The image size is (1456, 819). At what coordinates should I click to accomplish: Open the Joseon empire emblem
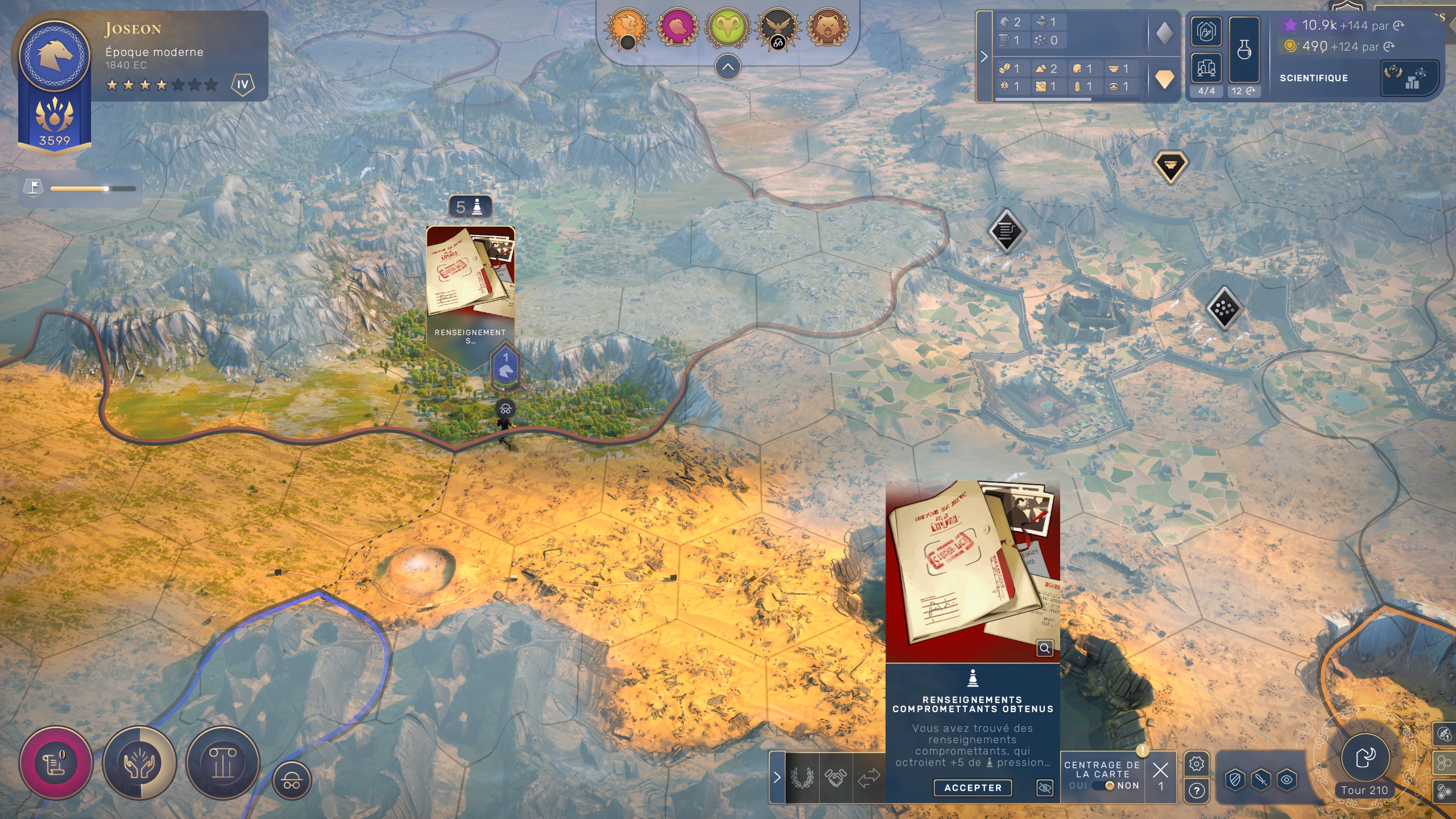[x=55, y=55]
